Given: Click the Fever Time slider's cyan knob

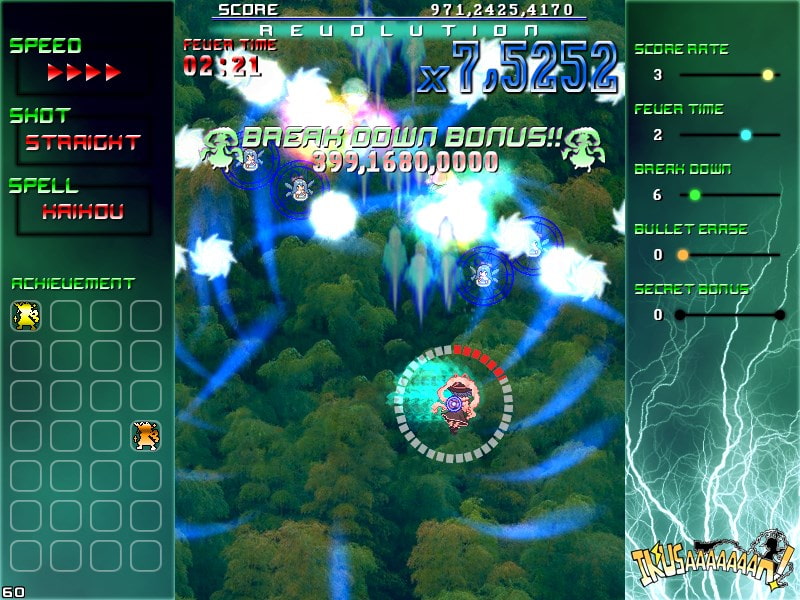Looking at the screenshot, I should pyautogui.click(x=746, y=135).
